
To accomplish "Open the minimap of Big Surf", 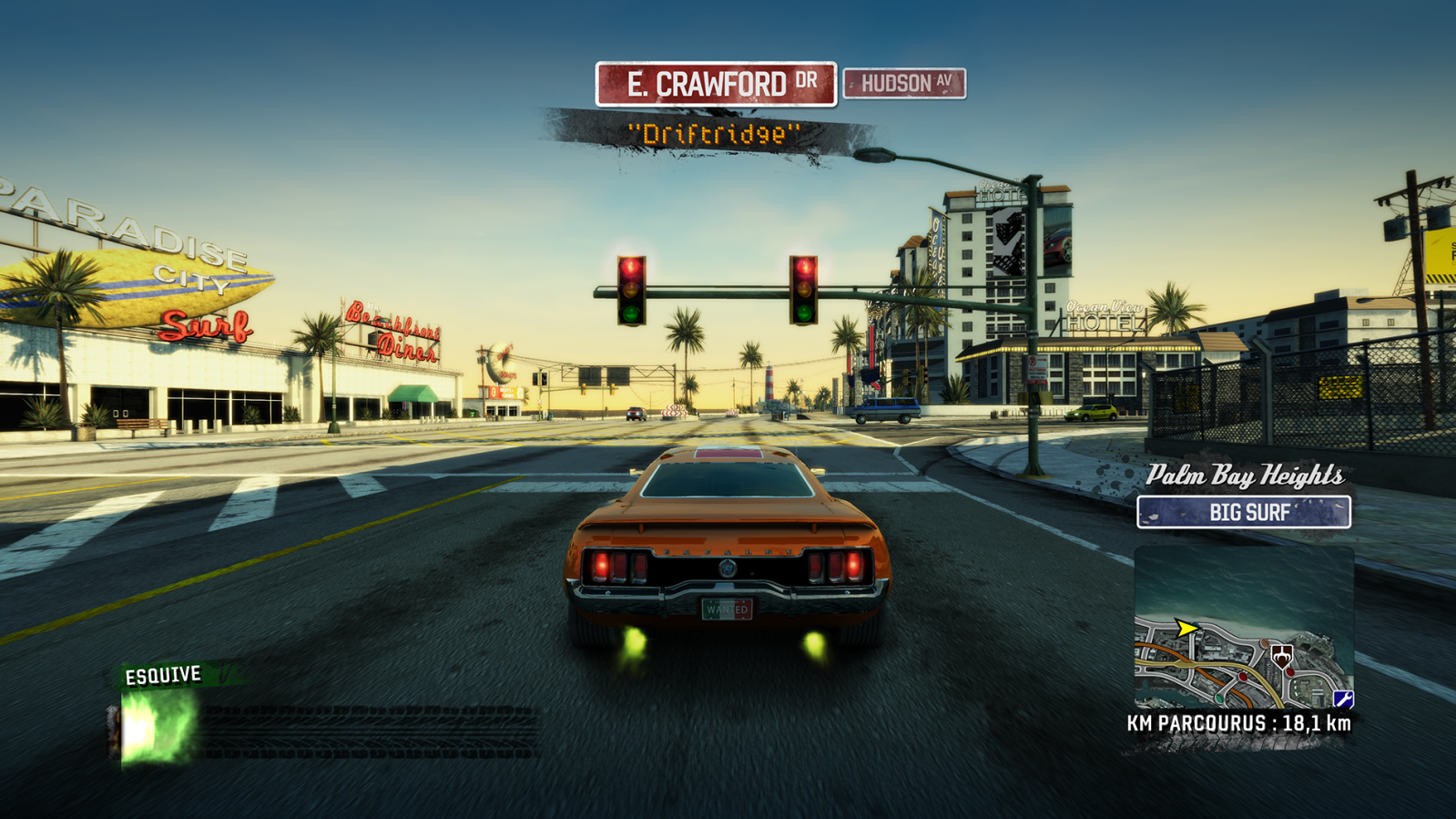I will point(1243,629).
